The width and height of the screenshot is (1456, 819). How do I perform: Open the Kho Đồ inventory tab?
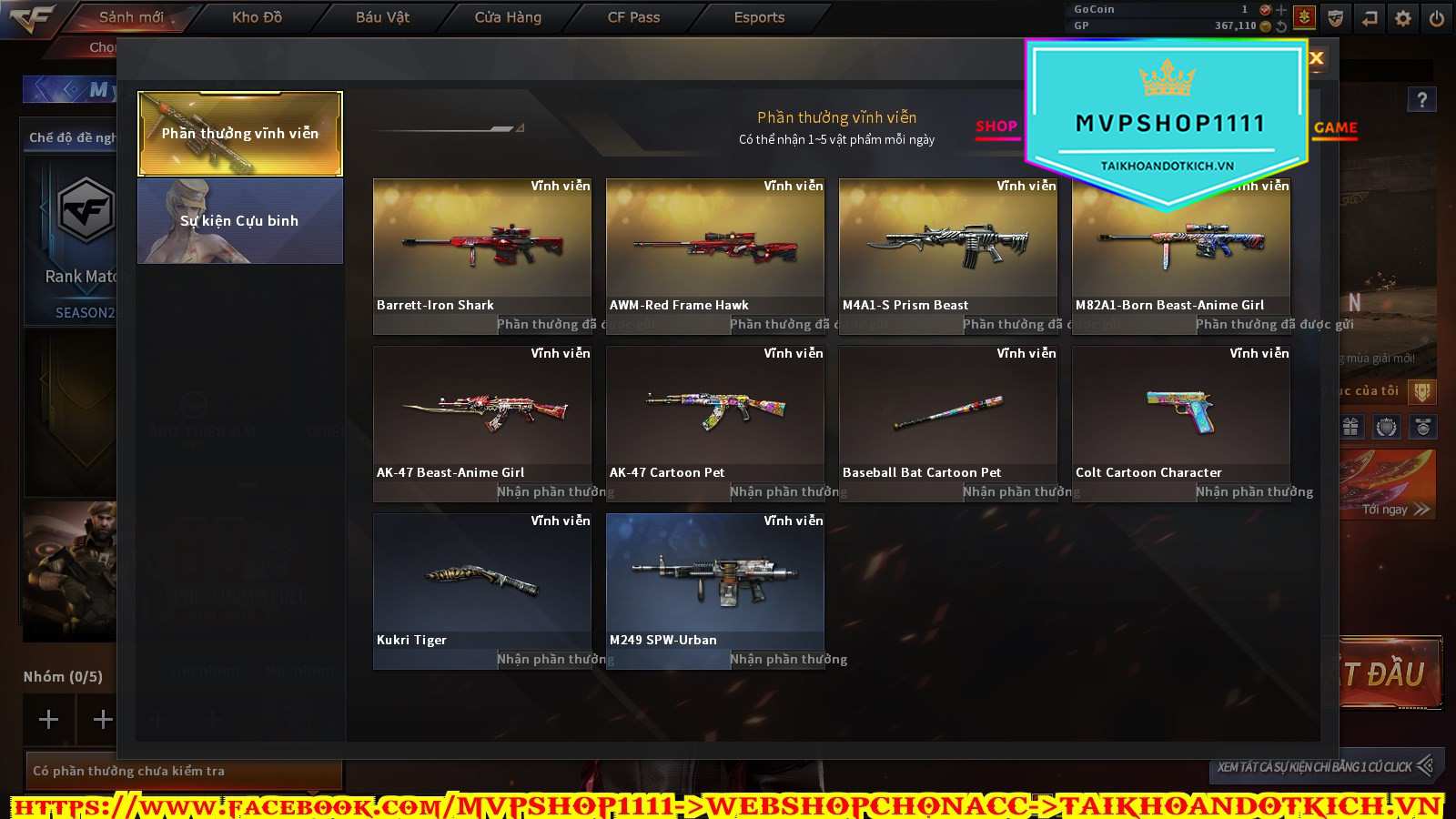click(257, 17)
